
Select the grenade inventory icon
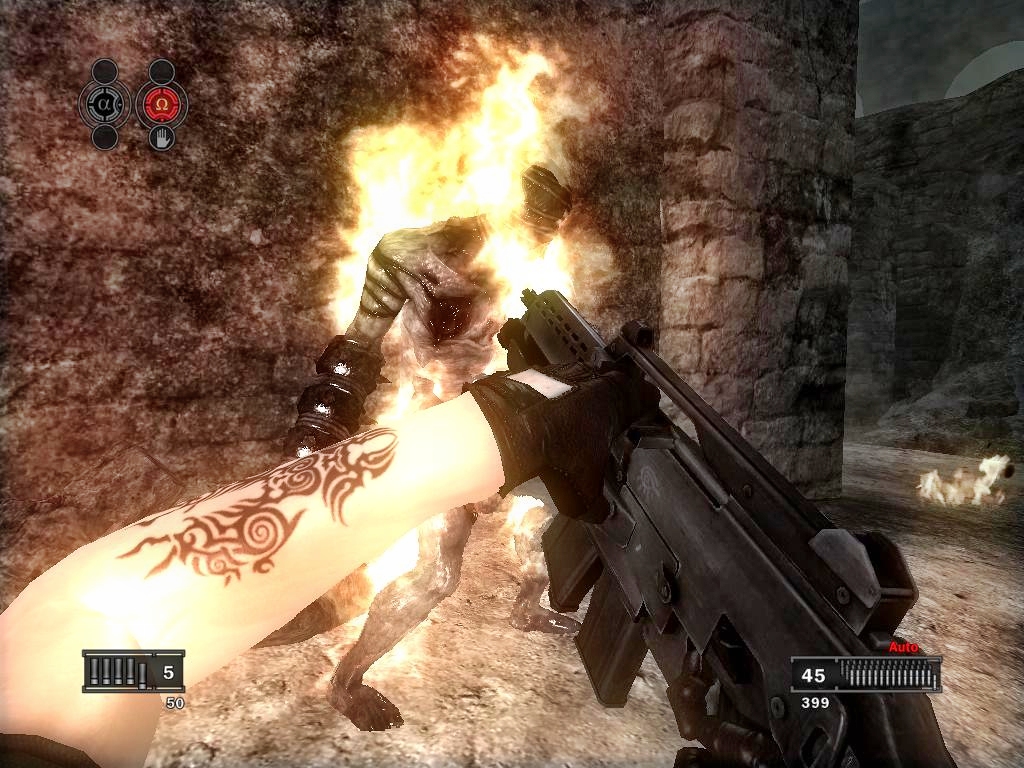[133, 672]
